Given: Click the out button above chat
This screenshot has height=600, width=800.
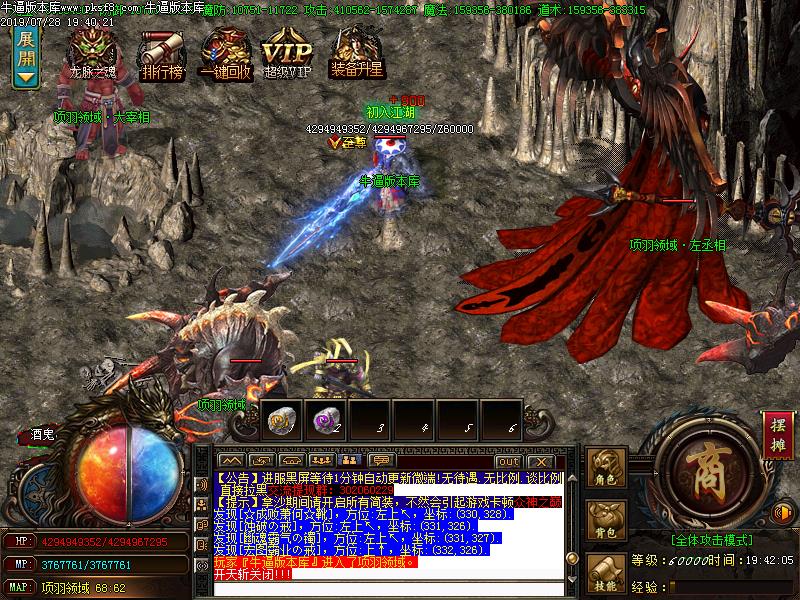Looking at the screenshot, I should tap(508, 461).
